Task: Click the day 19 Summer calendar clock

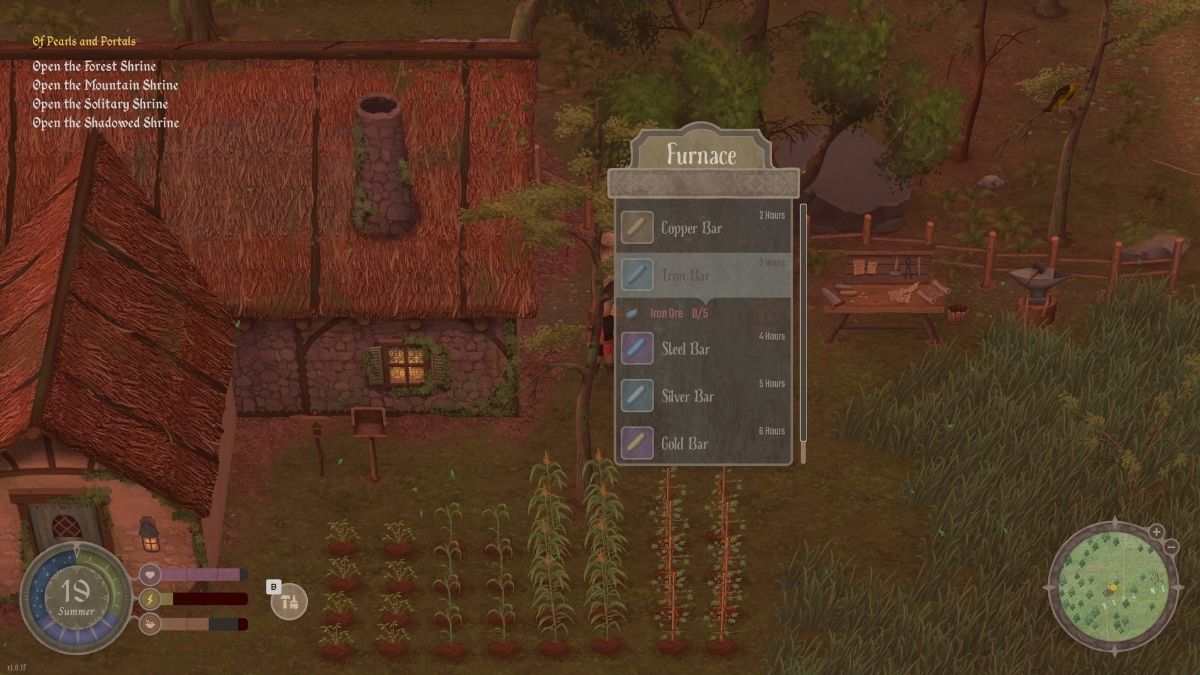Action: tap(76, 598)
